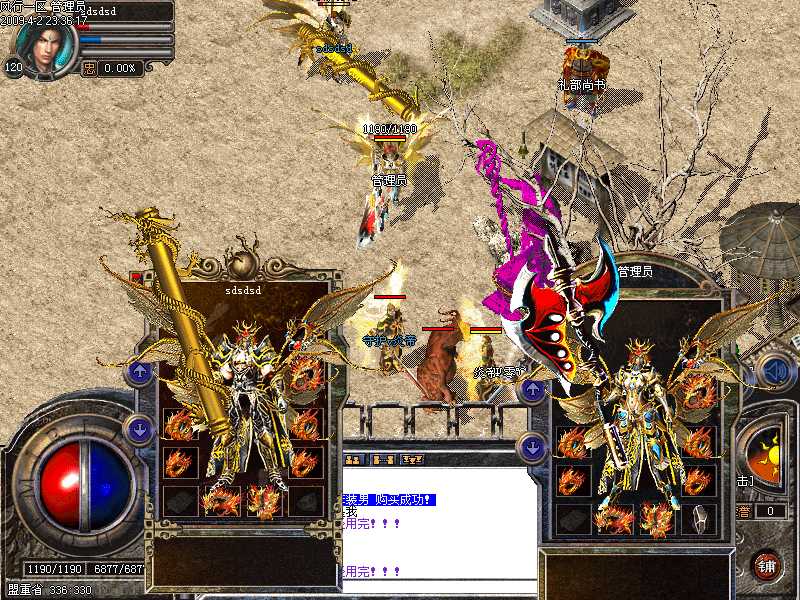Click the third small button above chat
The image size is (800, 600).
pos(412,459)
